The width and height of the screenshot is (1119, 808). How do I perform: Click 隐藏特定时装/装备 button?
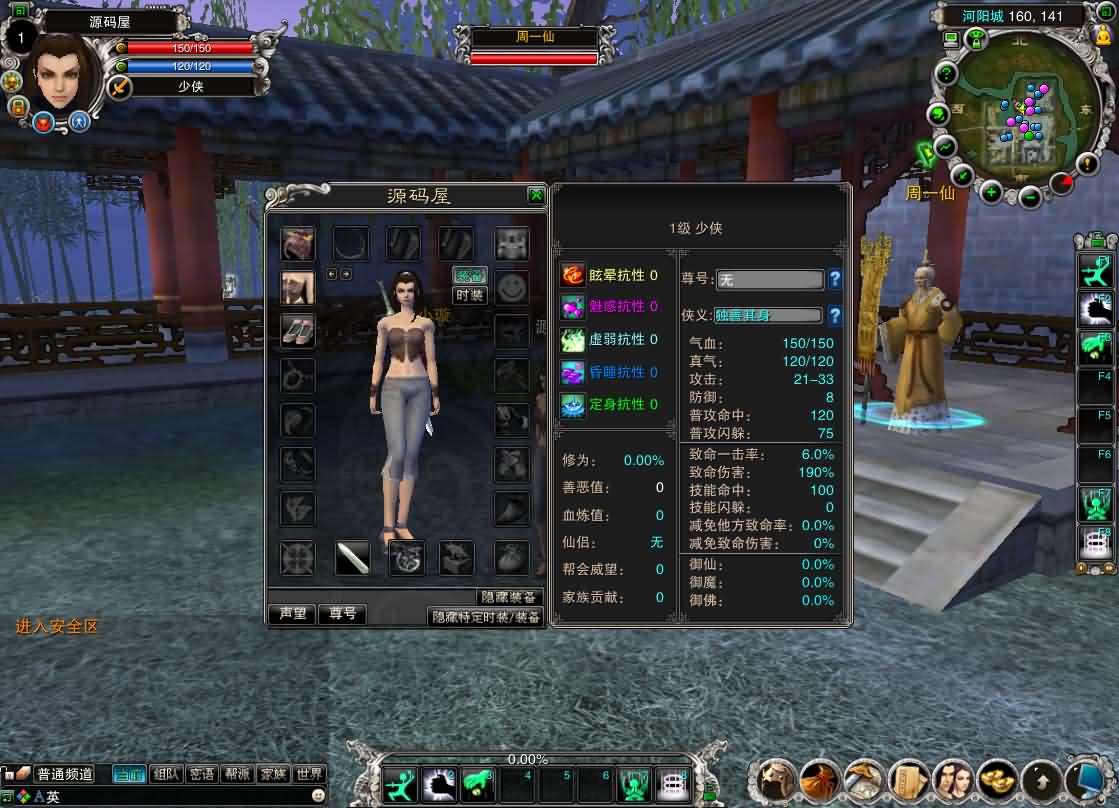click(486, 617)
